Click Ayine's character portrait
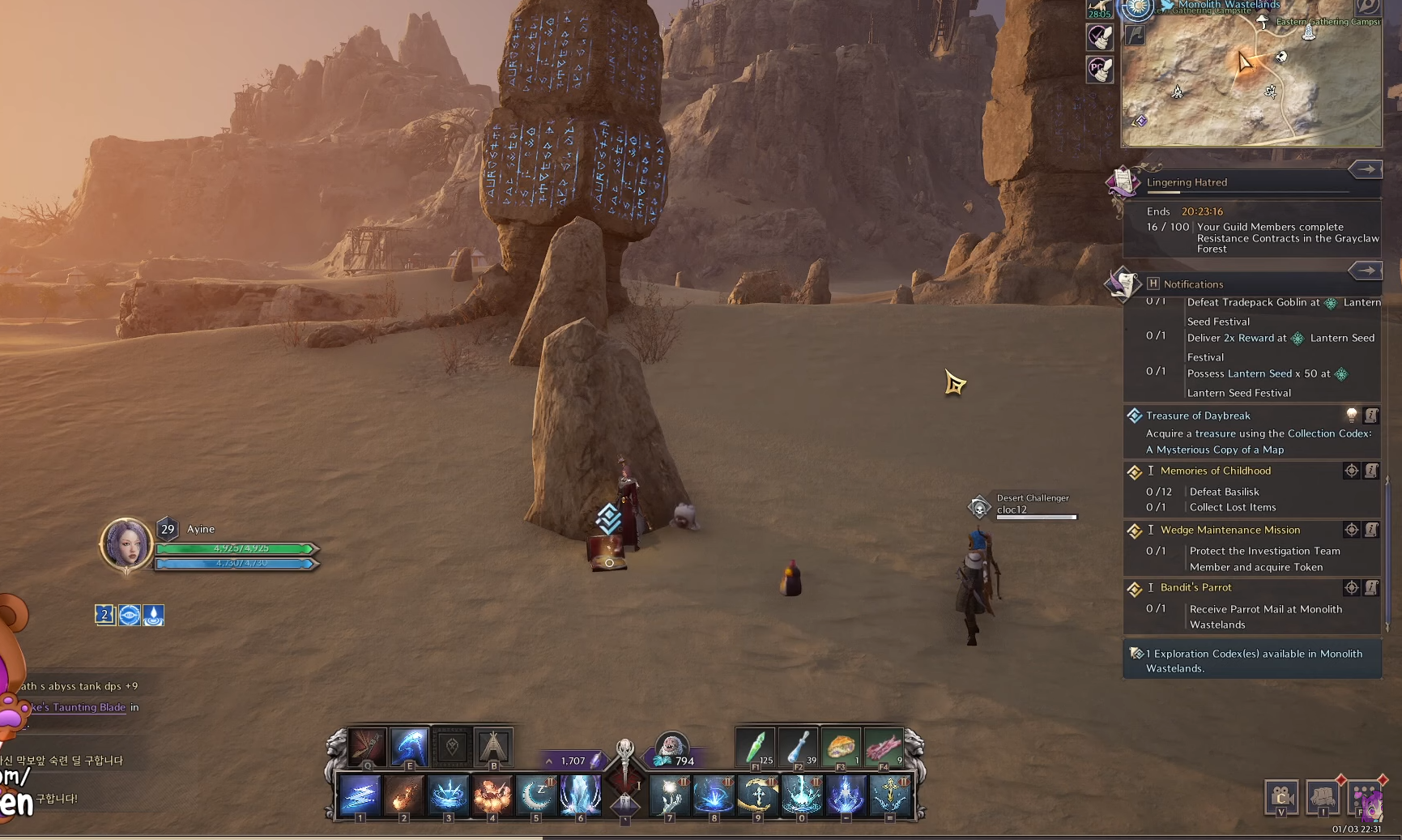 tap(126, 544)
